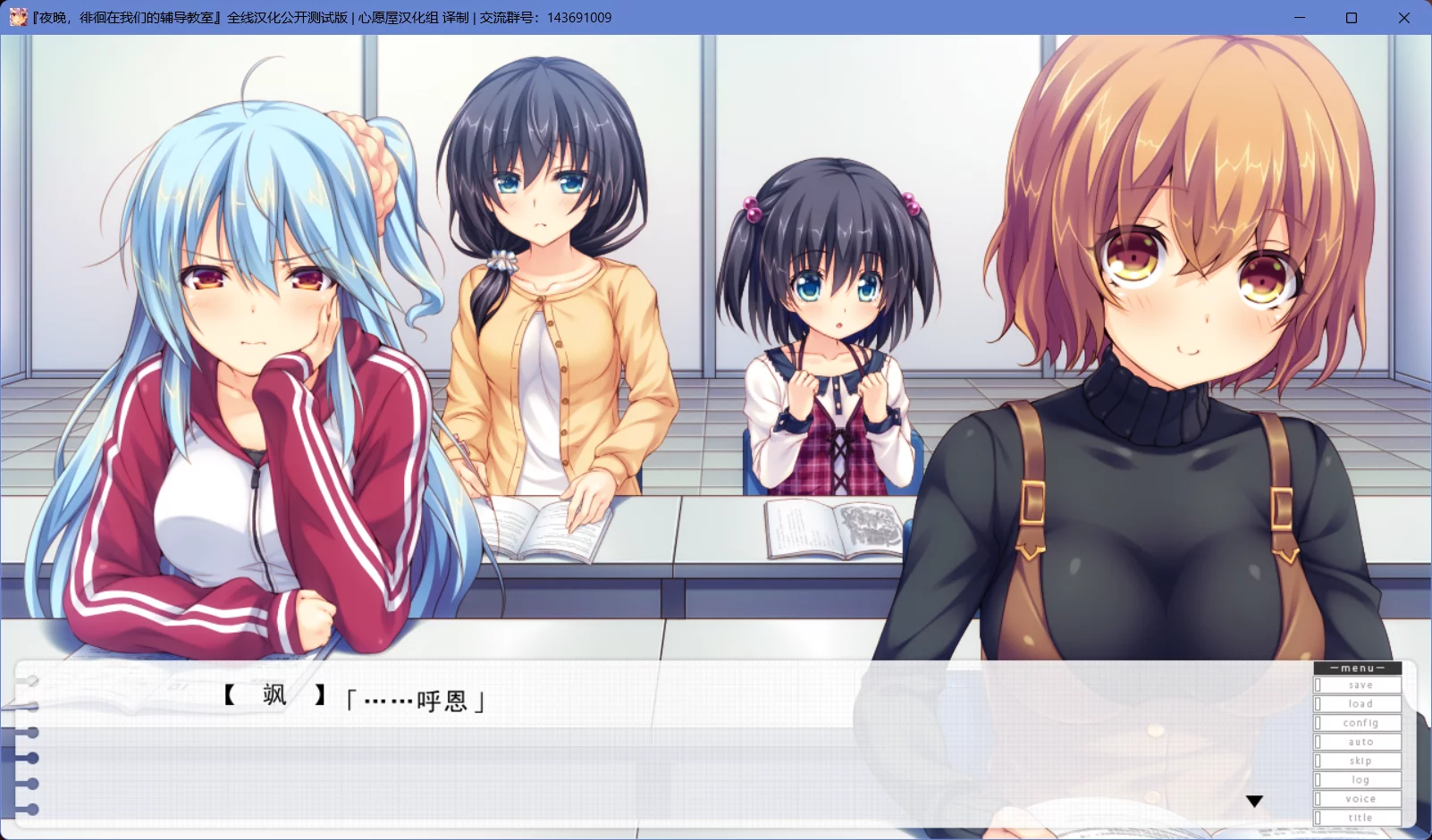Activate the skip button
The image size is (1432, 840).
point(1359,761)
